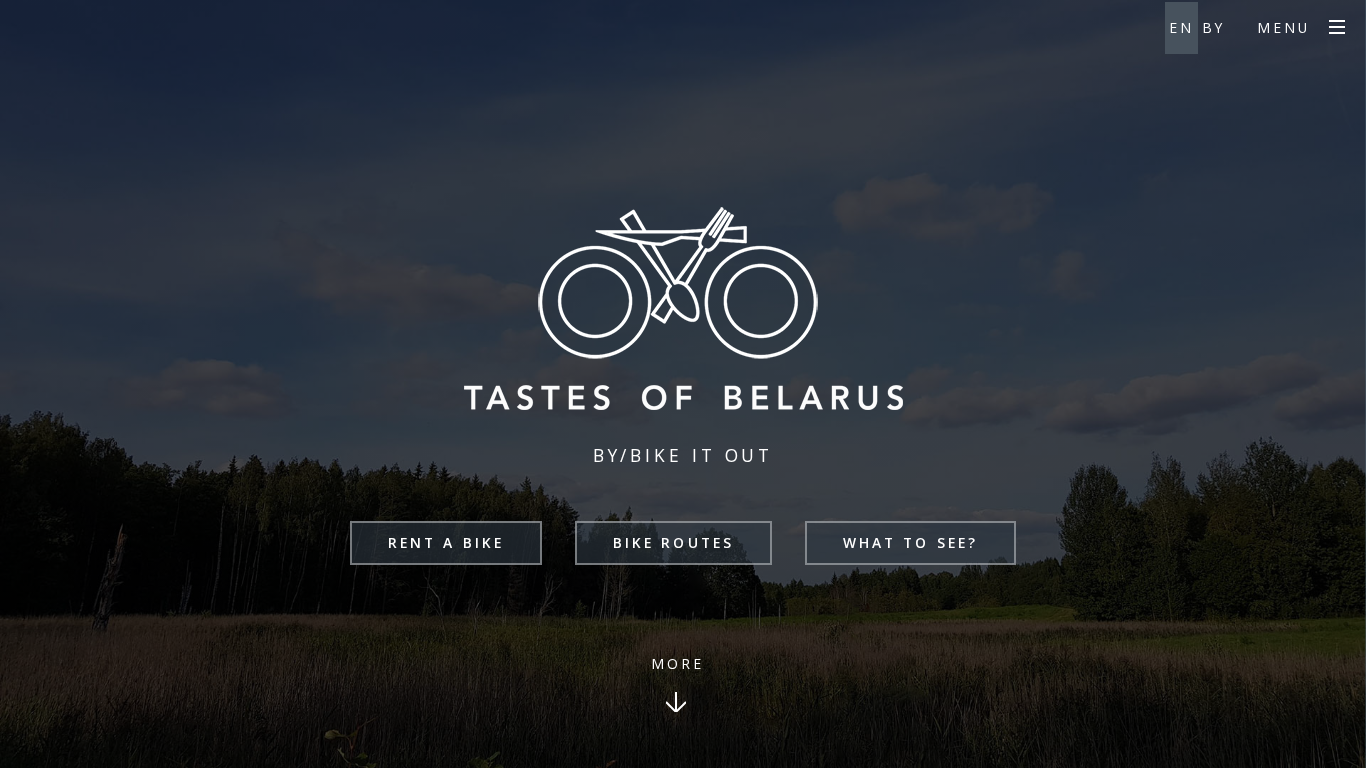Click the More down arrow
Image resolution: width=1366 pixels, height=768 pixels.
[676, 702]
